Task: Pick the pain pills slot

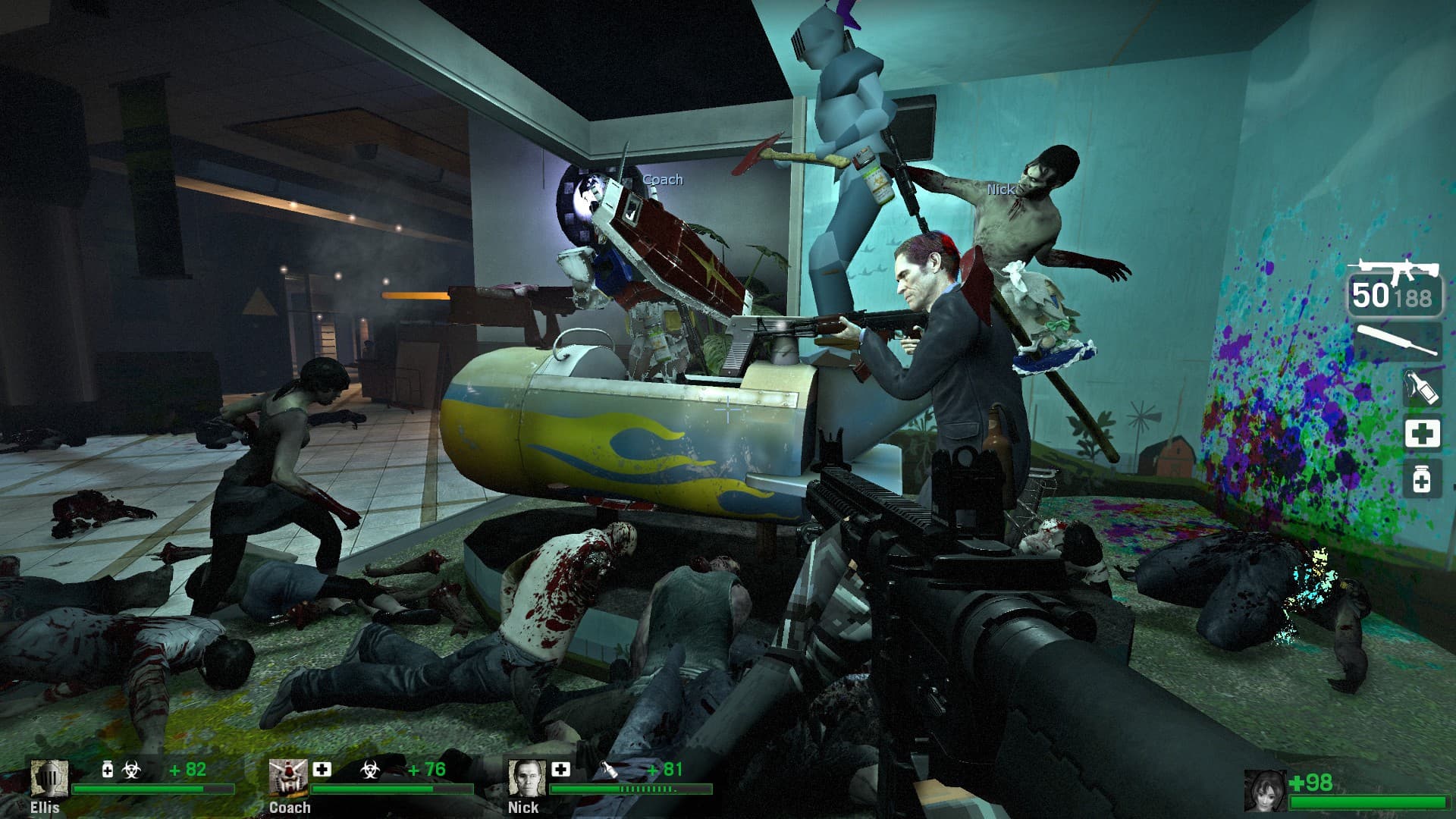Action: point(1422,479)
